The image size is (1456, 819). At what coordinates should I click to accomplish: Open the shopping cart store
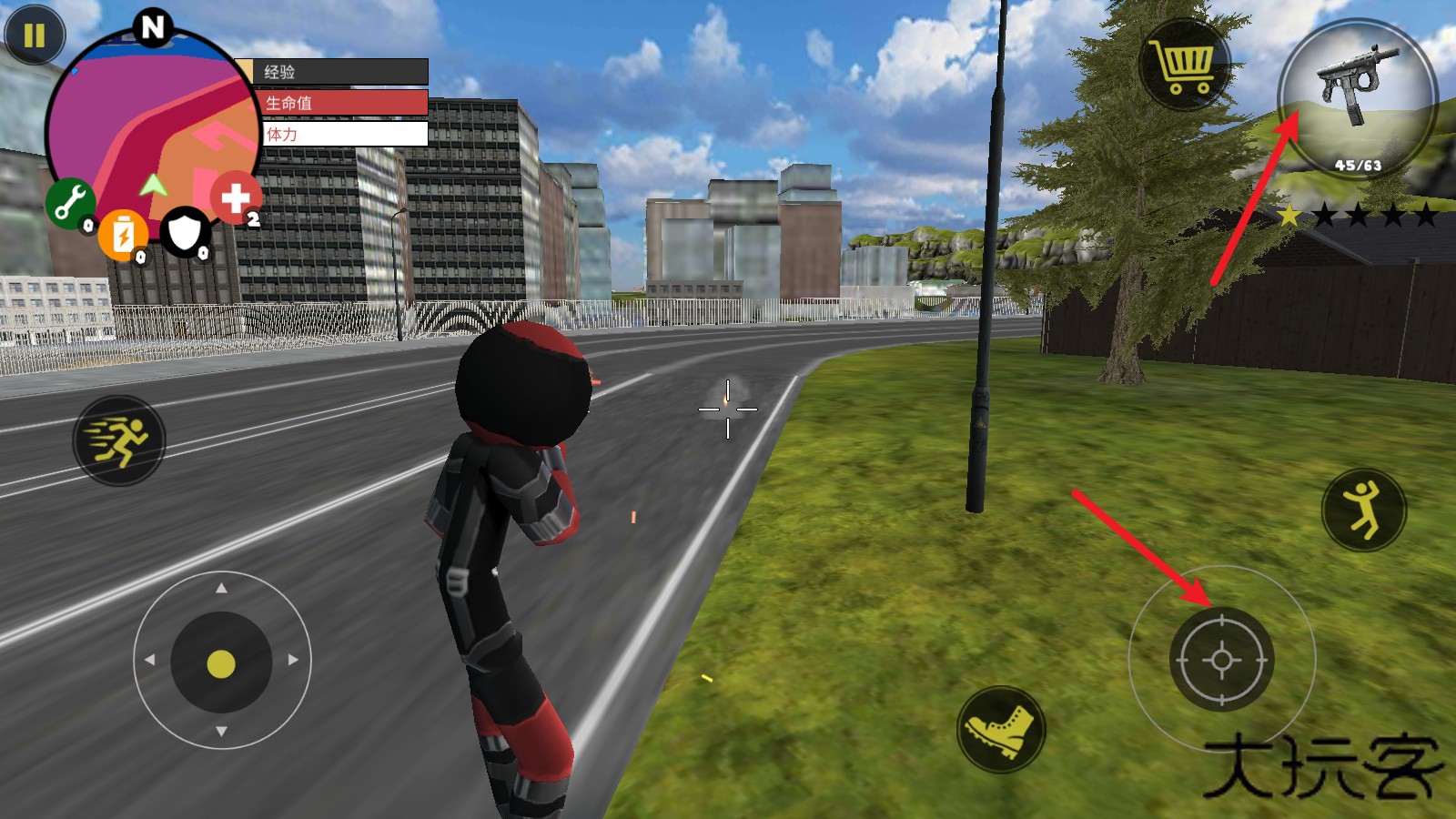pyautogui.click(x=1184, y=64)
